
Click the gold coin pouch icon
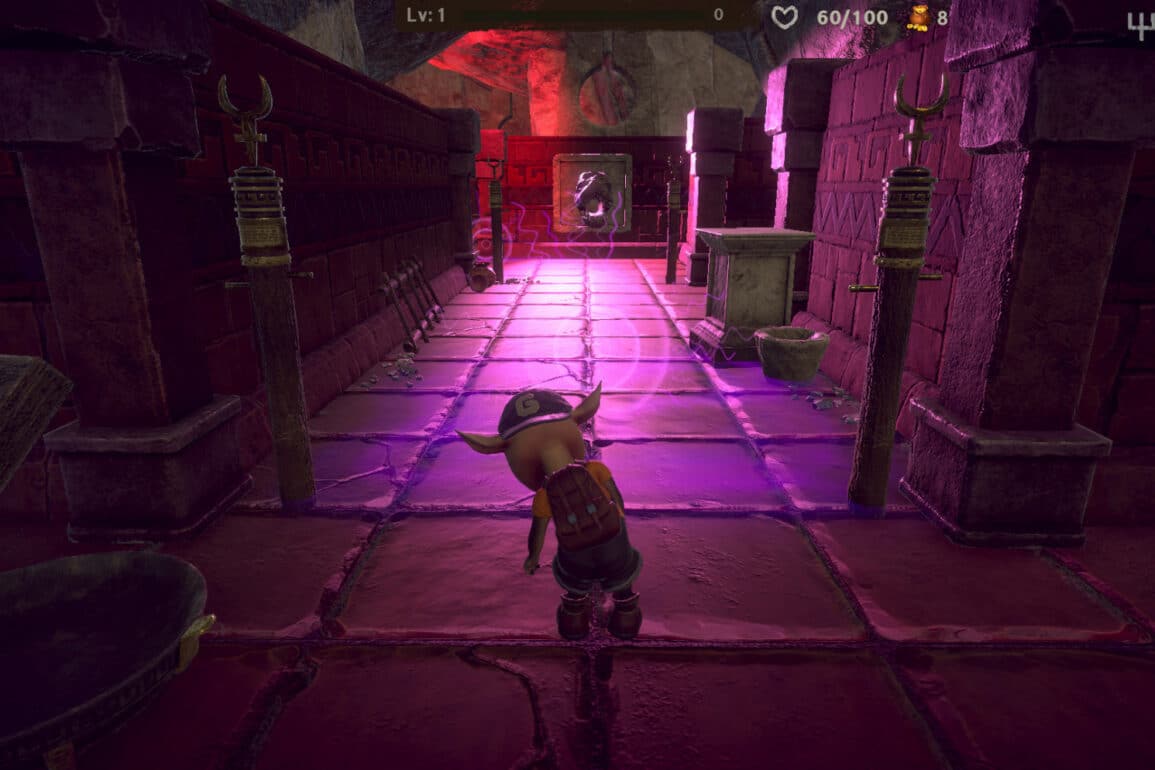tap(917, 17)
